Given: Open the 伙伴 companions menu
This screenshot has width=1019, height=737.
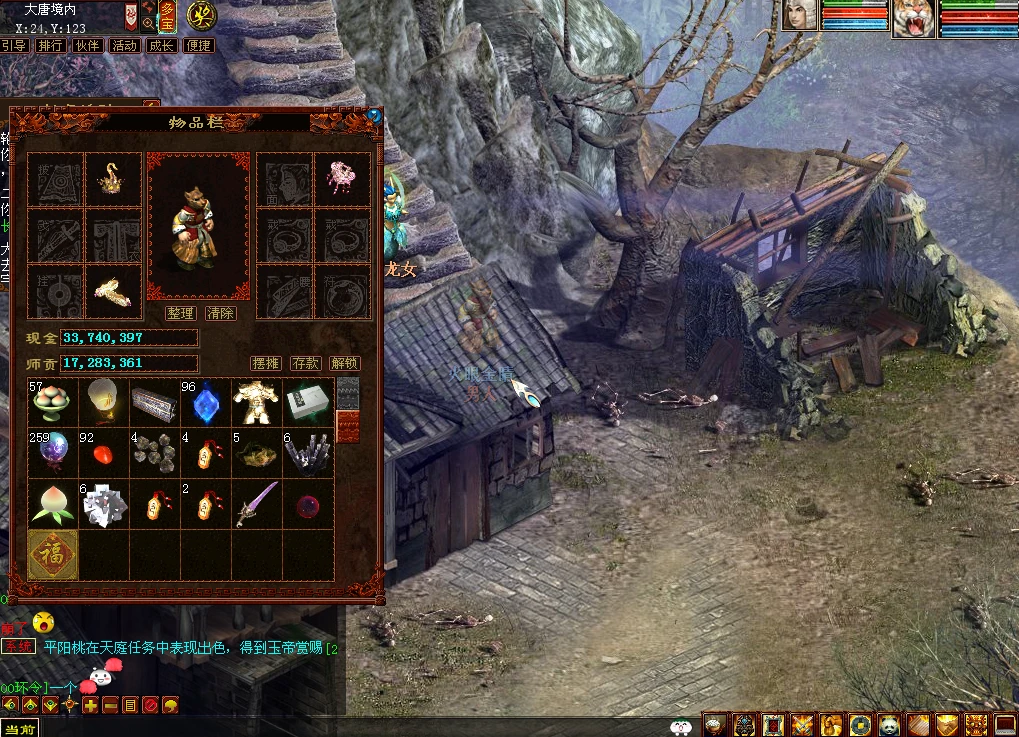Looking at the screenshot, I should [87, 45].
